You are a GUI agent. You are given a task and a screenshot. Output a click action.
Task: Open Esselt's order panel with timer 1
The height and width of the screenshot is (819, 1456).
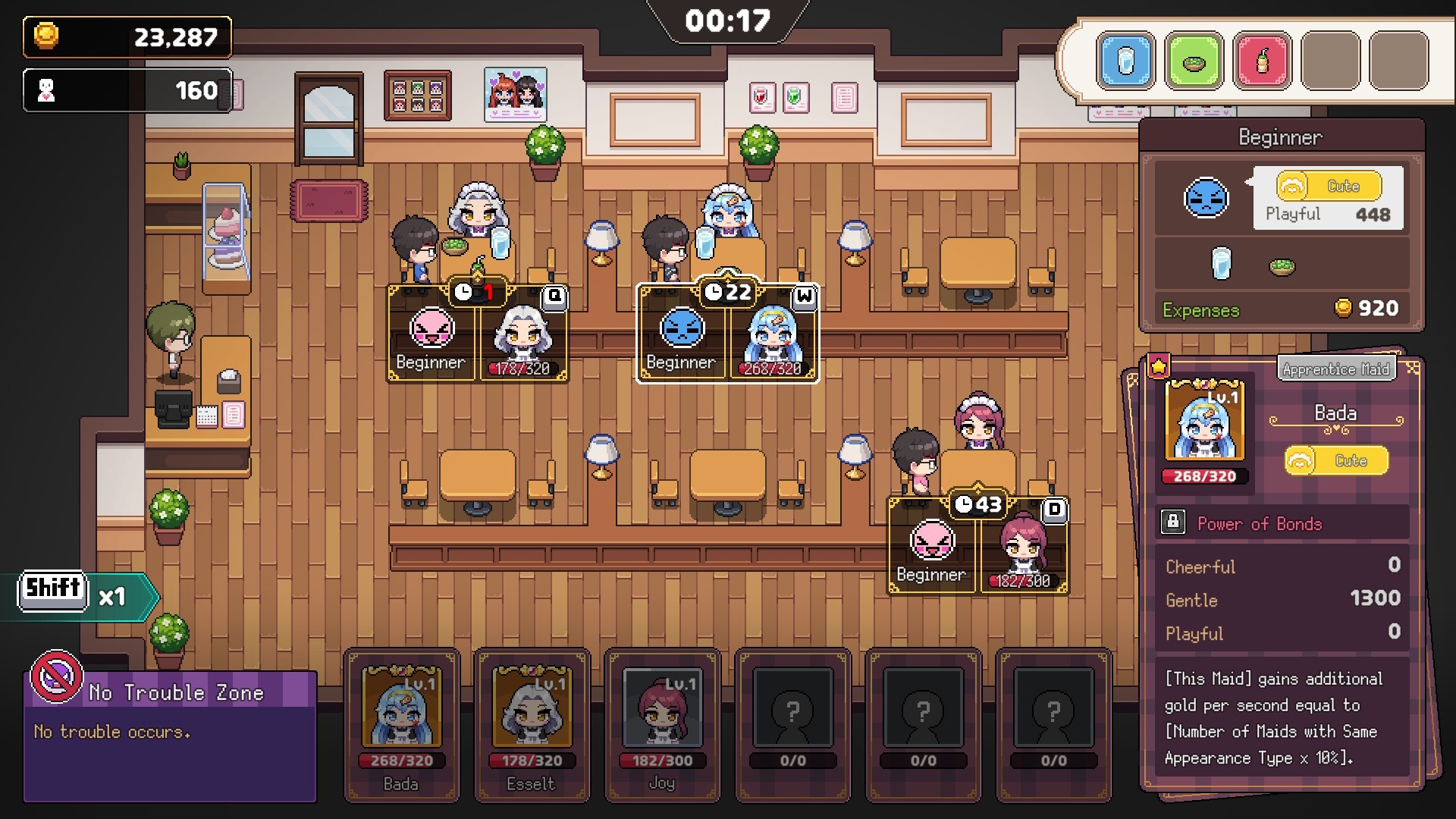[x=478, y=334]
